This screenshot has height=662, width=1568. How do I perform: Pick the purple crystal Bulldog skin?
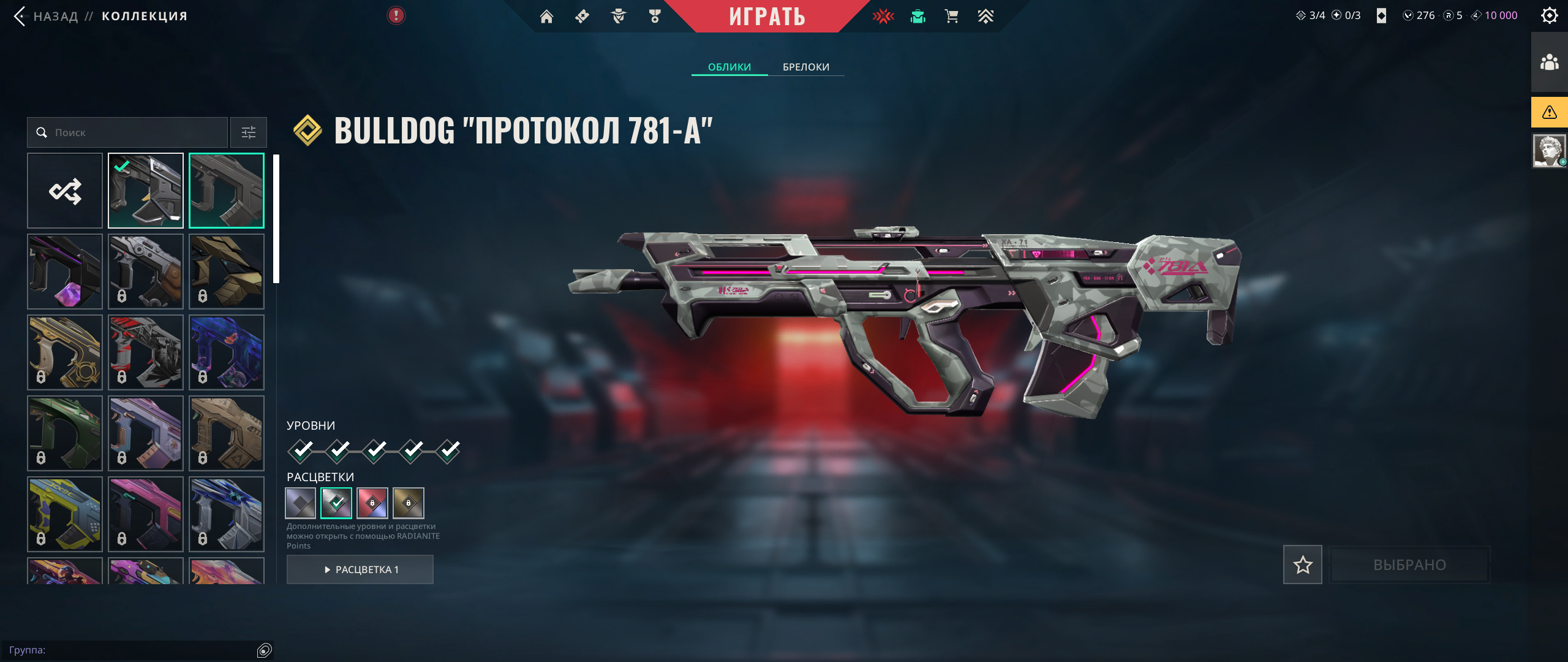(65, 272)
